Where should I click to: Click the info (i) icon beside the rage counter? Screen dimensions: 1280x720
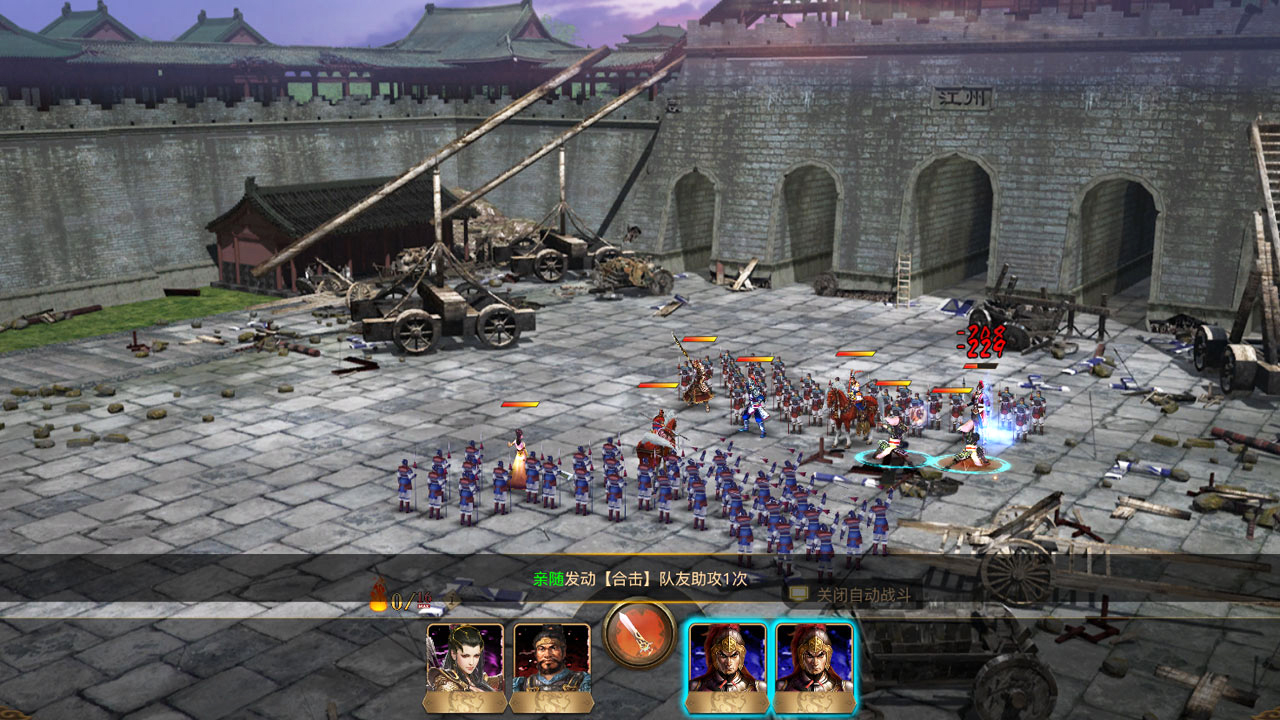click(x=450, y=596)
